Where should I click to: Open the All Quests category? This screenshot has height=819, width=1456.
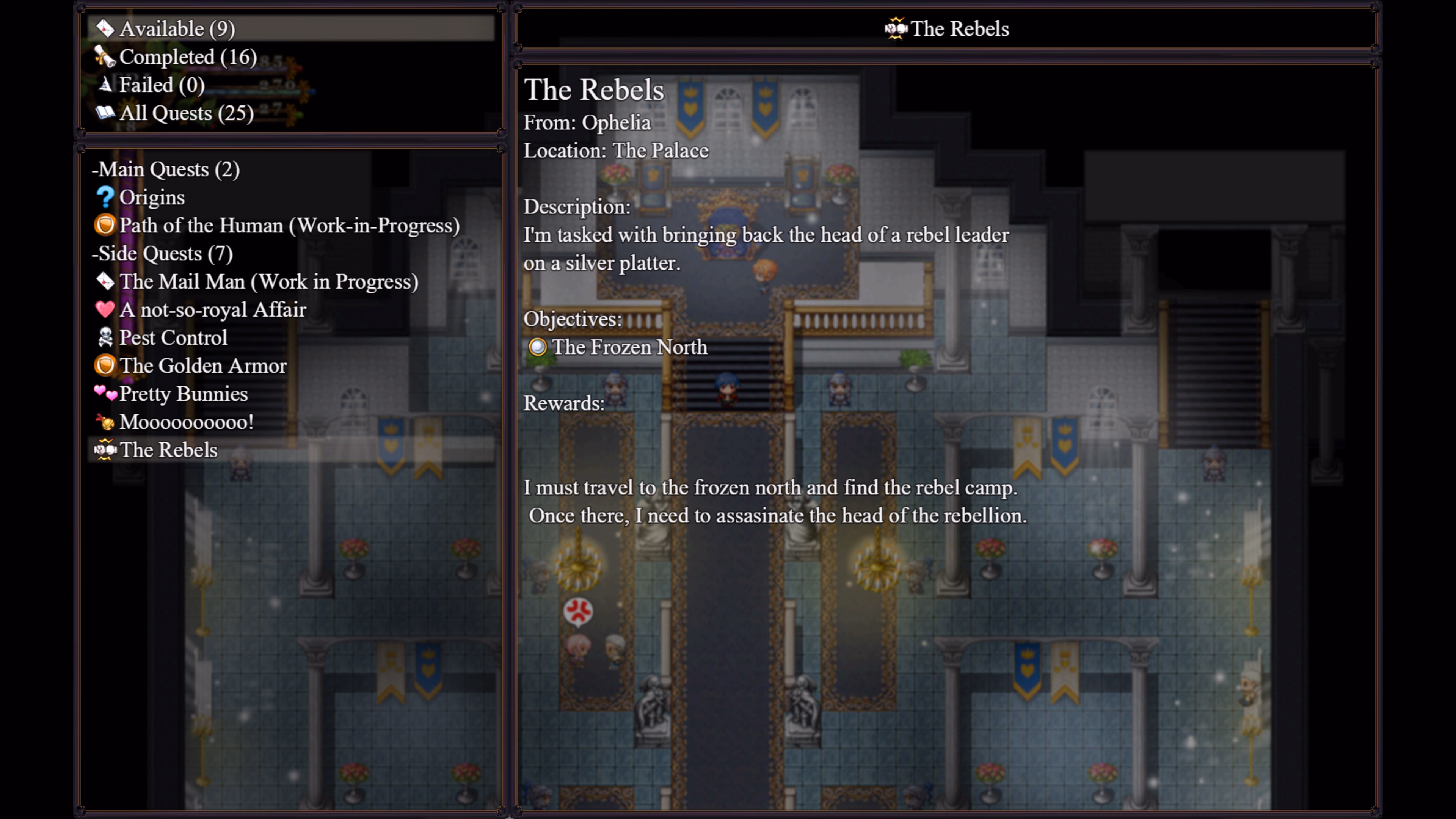click(186, 113)
